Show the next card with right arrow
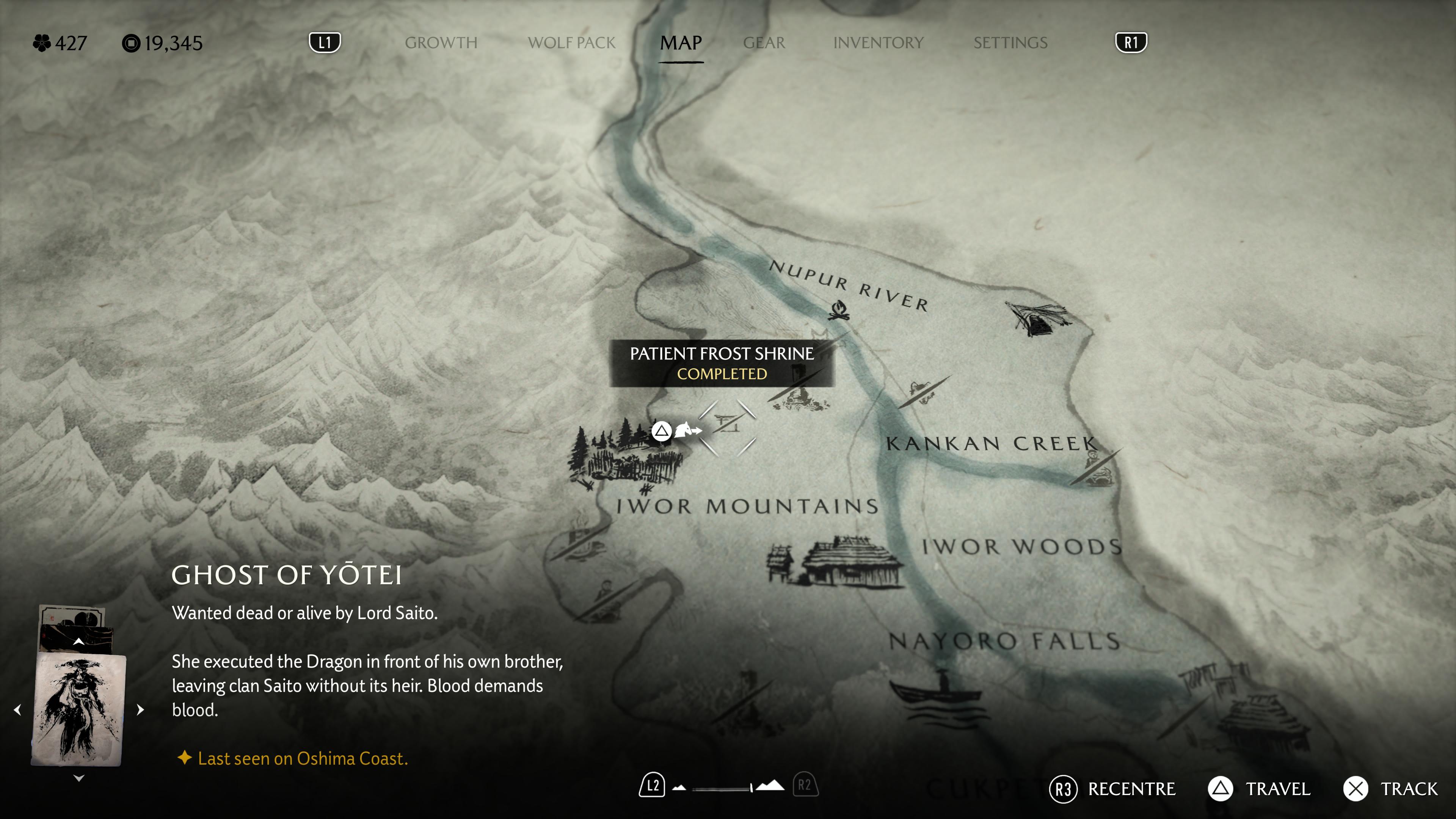1456x819 pixels. 141,710
